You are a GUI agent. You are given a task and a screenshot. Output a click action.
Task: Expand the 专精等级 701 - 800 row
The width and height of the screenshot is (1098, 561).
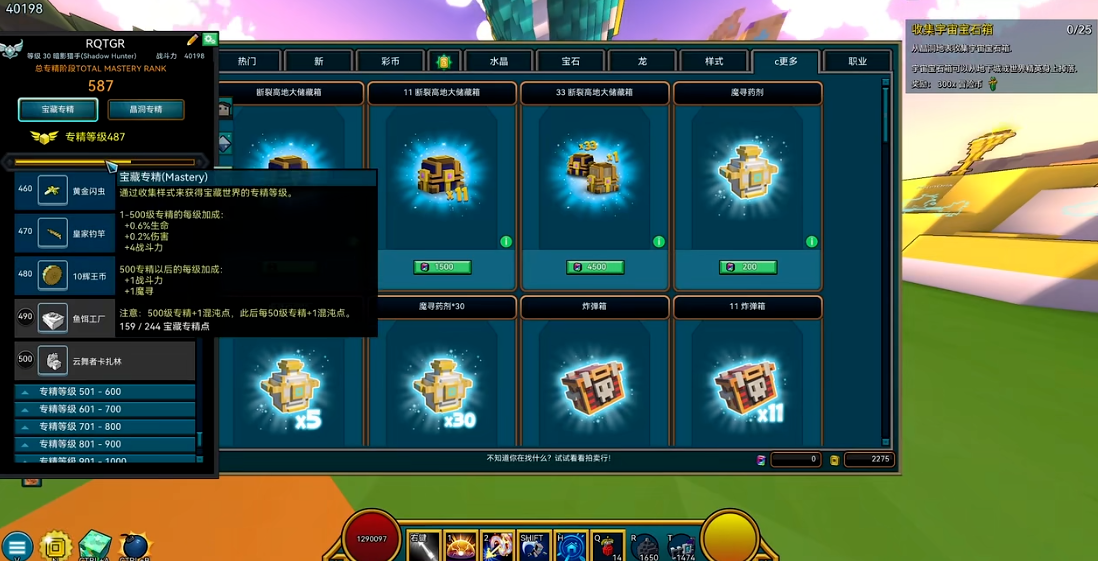point(105,427)
